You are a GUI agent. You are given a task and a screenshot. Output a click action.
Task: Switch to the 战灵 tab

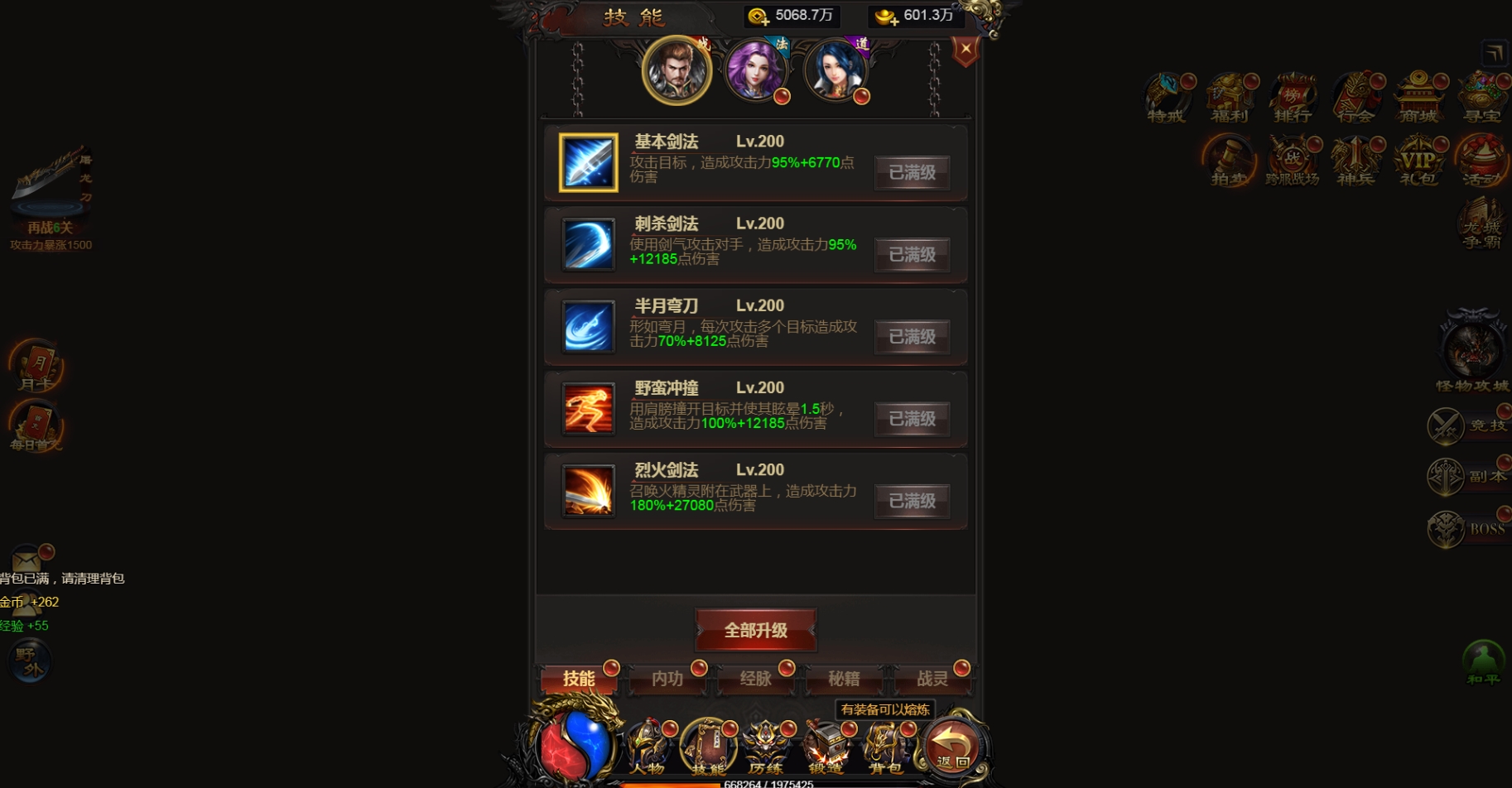point(934,679)
